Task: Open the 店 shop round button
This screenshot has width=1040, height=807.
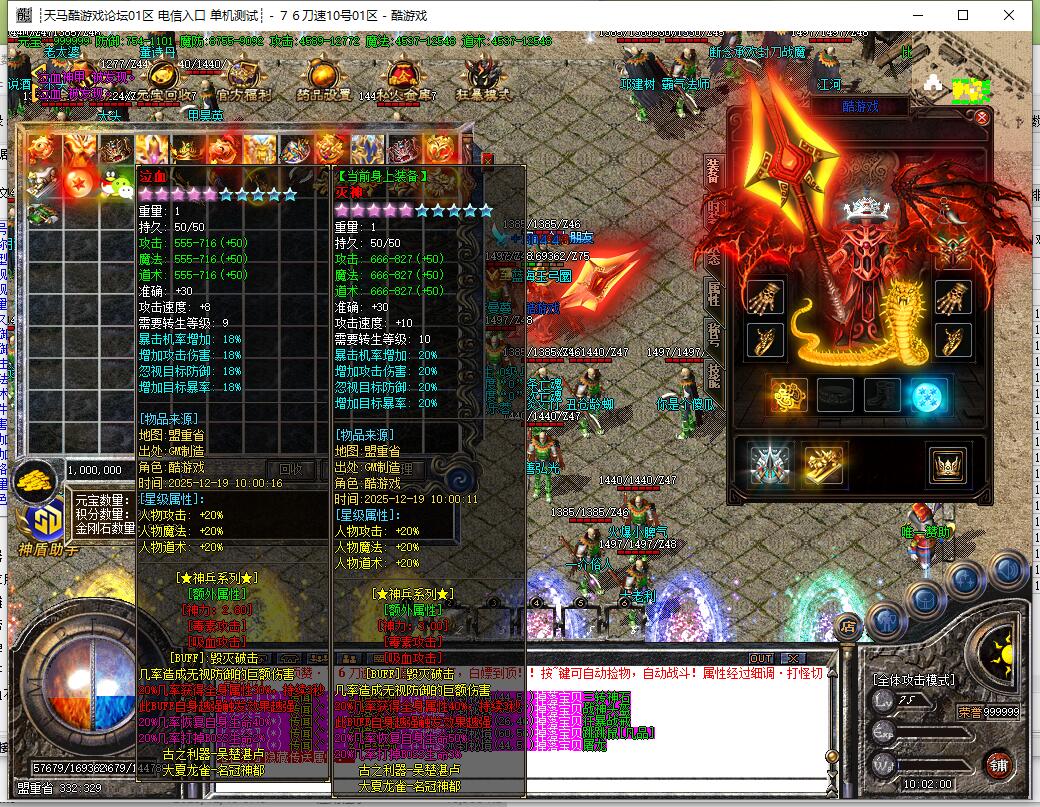Action: click(848, 627)
